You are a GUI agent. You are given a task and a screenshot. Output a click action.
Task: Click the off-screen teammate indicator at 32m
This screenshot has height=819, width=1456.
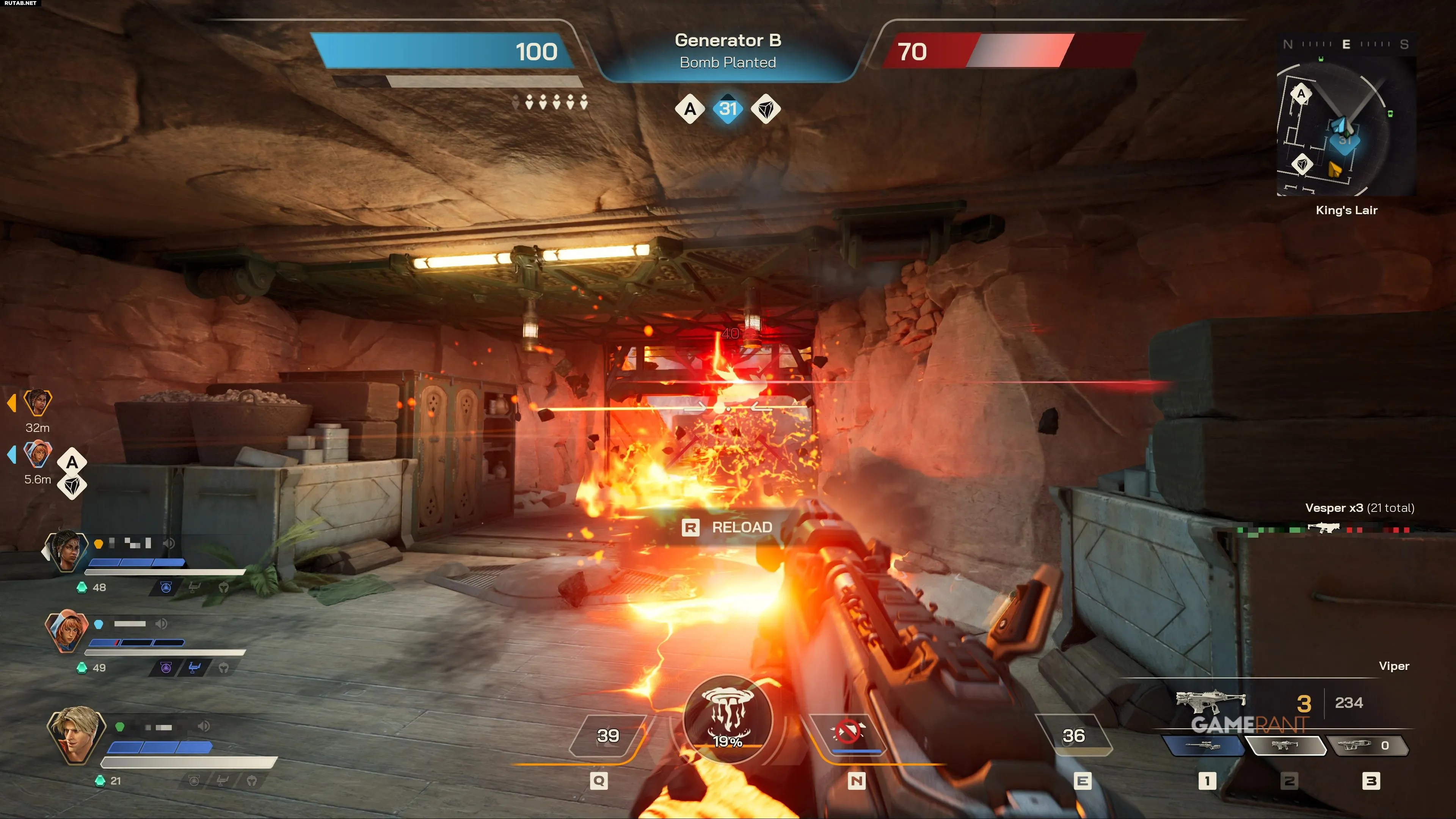[x=37, y=402]
